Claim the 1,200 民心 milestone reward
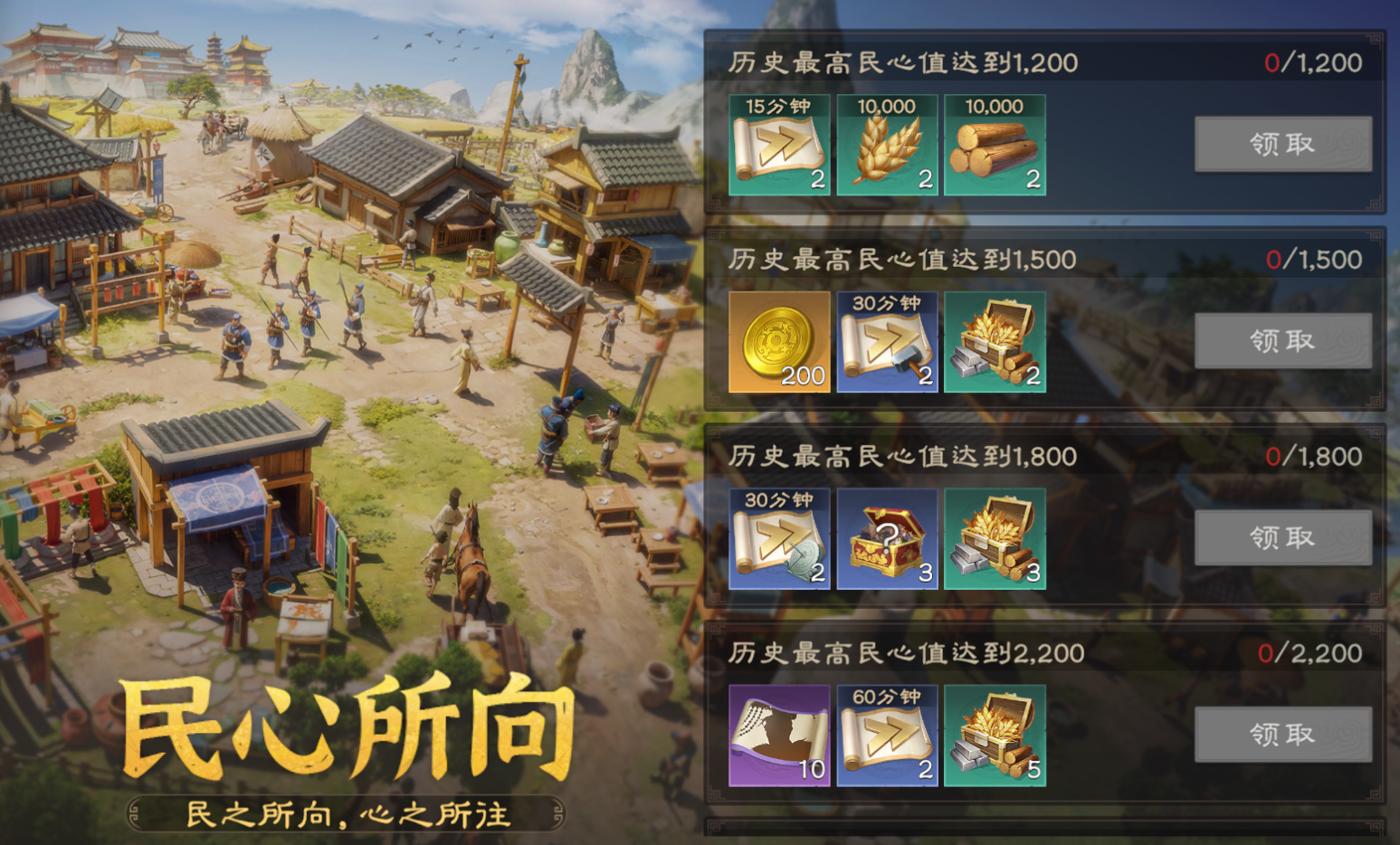 click(x=1282, y=144)
